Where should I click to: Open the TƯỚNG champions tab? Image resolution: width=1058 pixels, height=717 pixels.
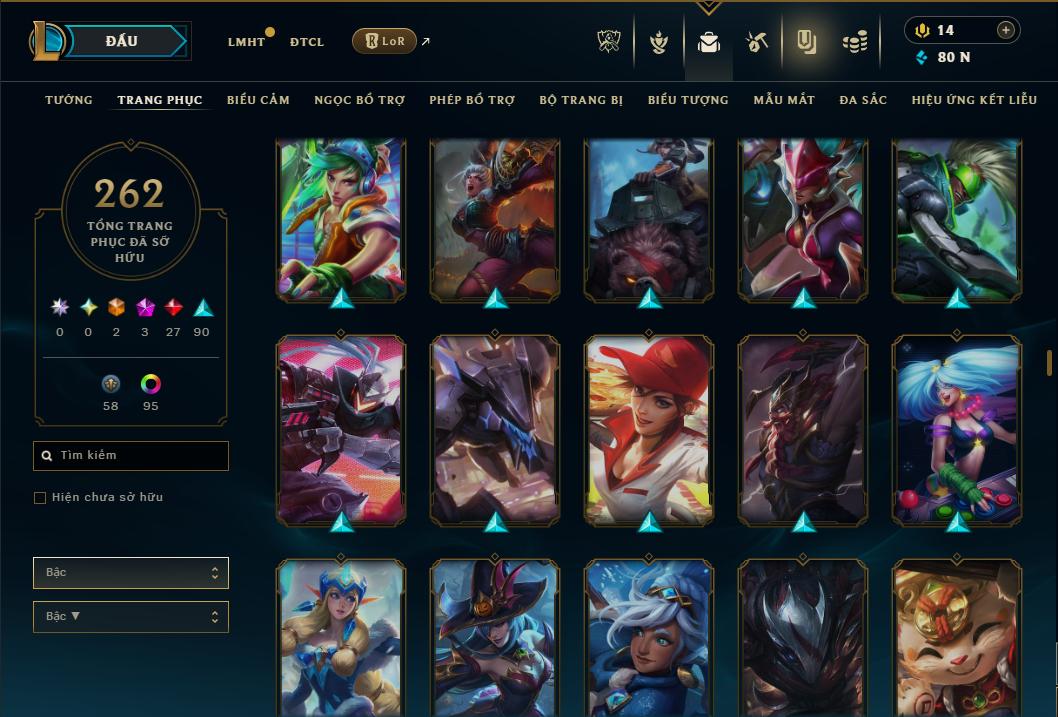coord(69,100)
